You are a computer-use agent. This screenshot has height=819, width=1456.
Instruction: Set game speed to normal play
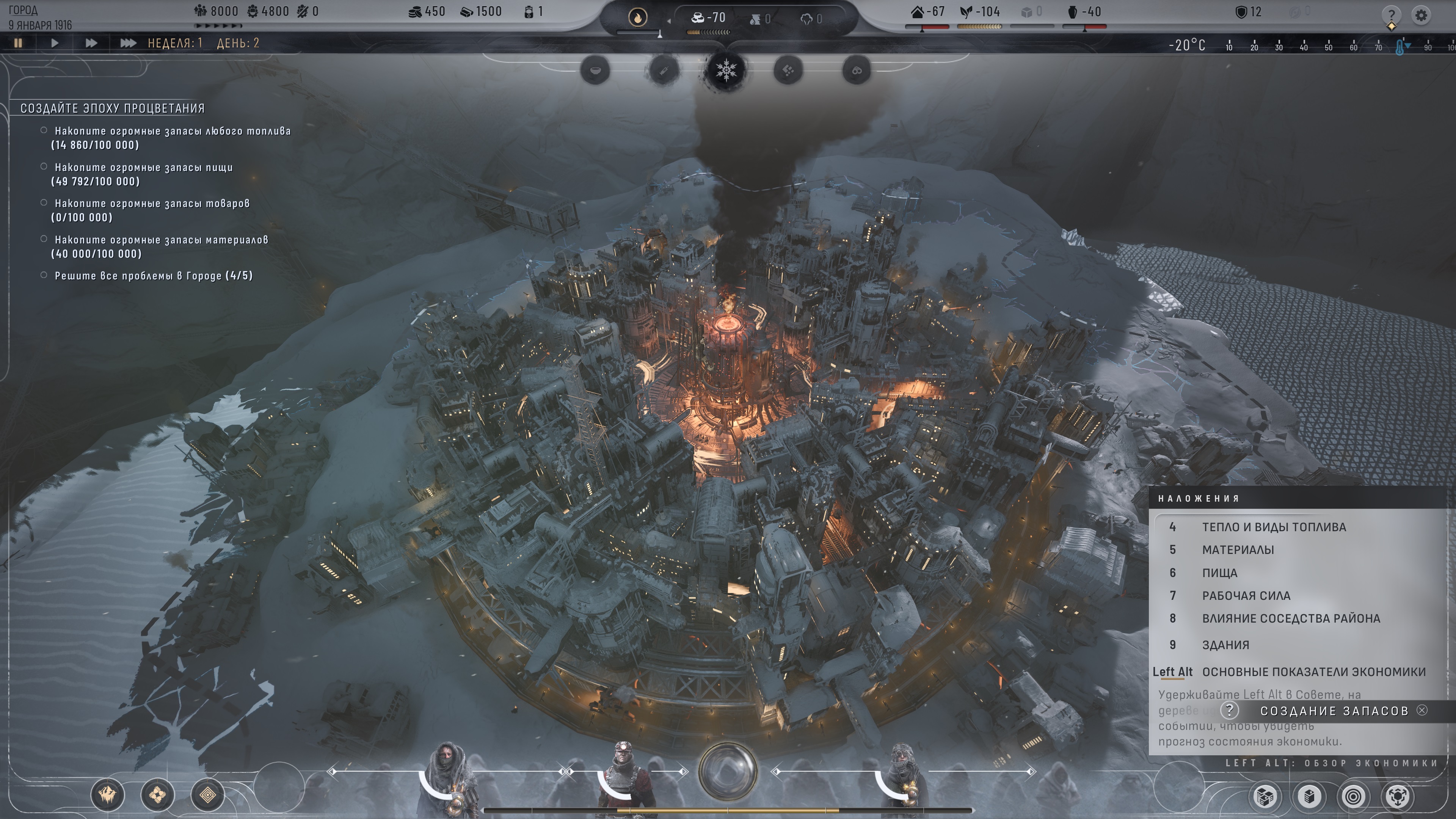[x=54, y=43]
